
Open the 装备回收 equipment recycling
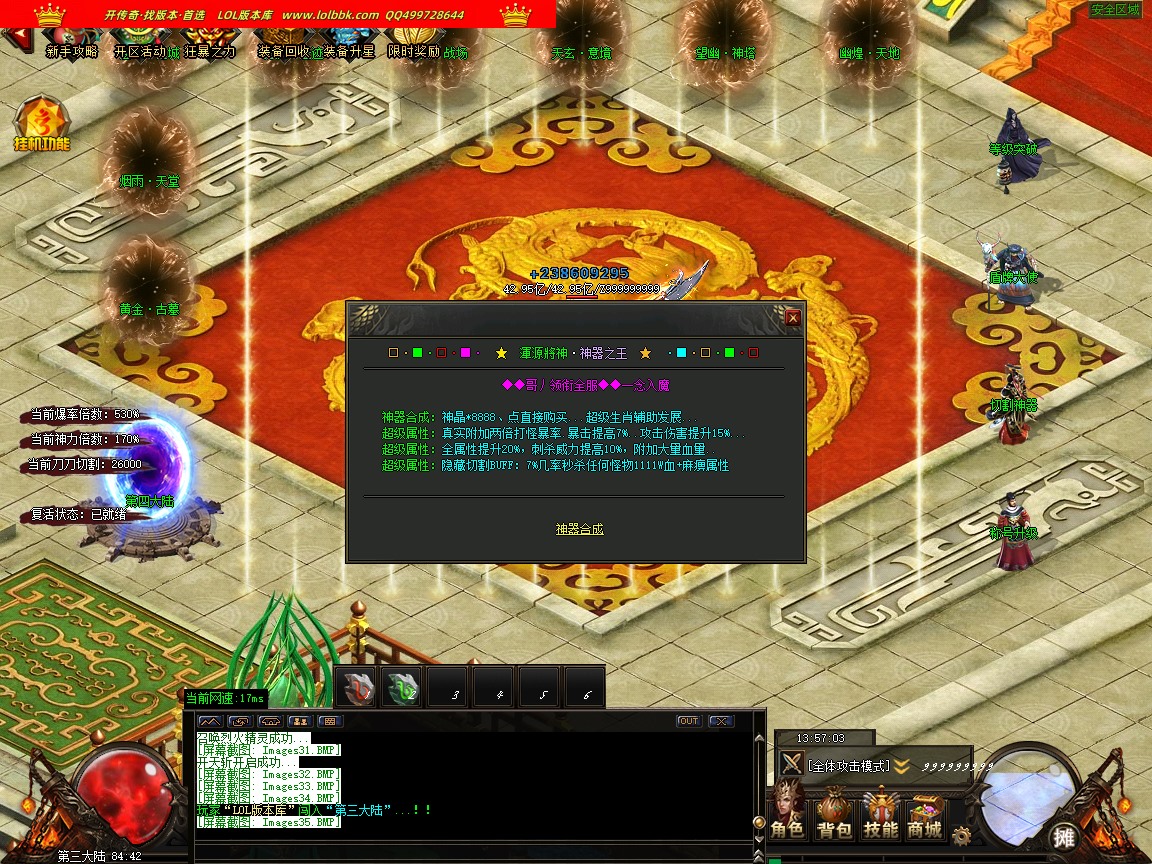pyautogui.click(x=283, y=52)
